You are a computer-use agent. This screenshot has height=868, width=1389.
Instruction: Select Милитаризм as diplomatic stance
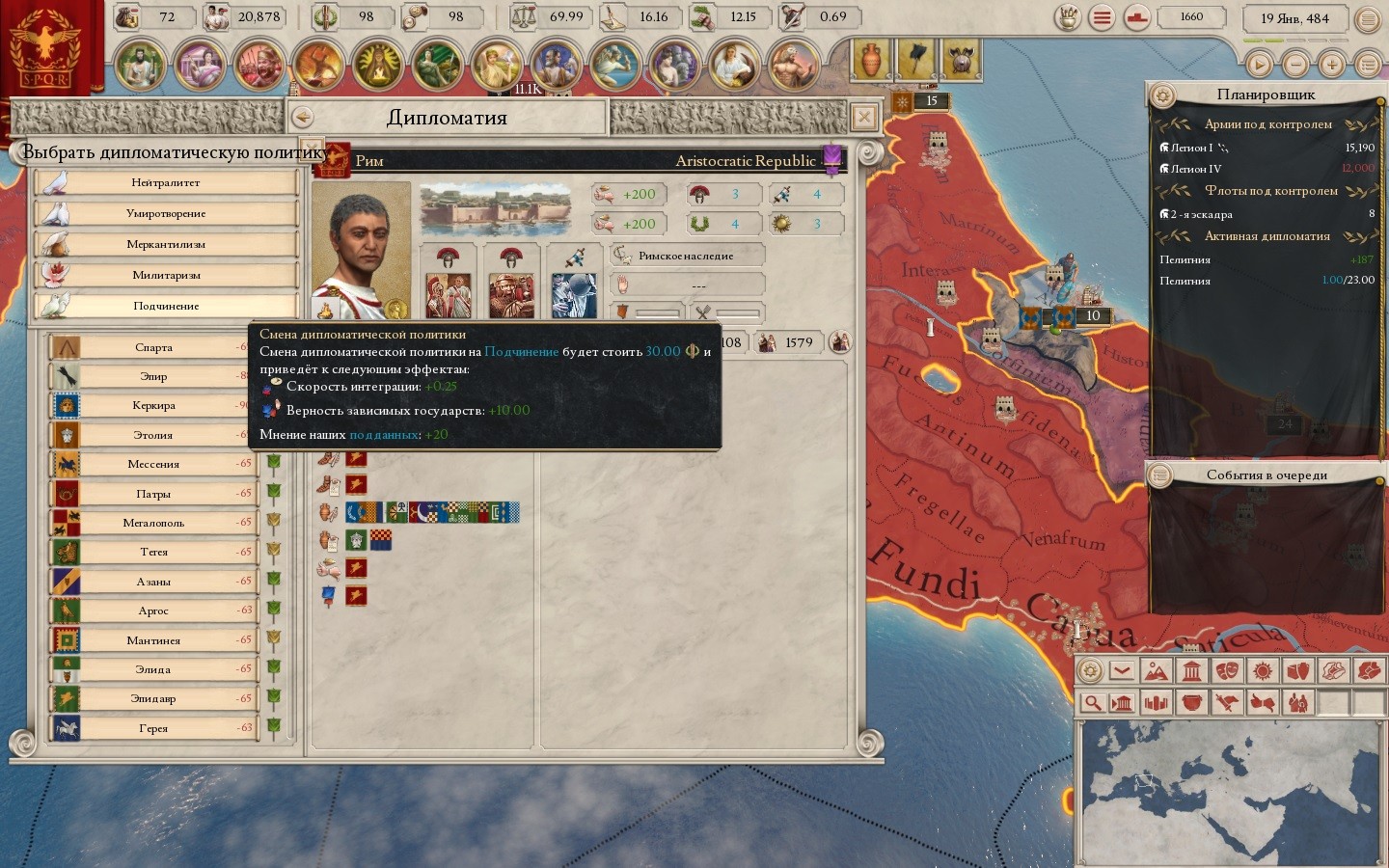tap(166, 275)
